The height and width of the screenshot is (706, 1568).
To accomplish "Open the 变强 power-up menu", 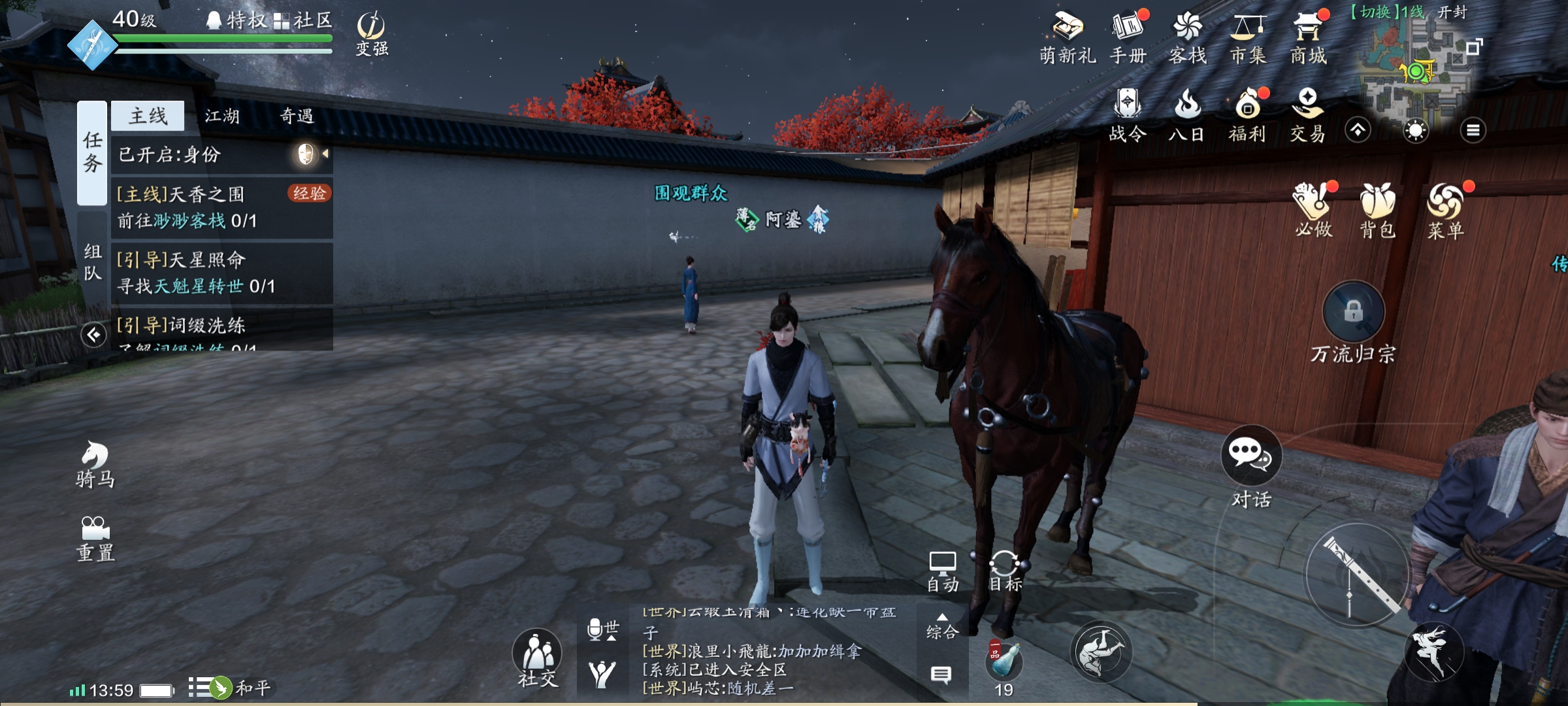I will 371,34.
